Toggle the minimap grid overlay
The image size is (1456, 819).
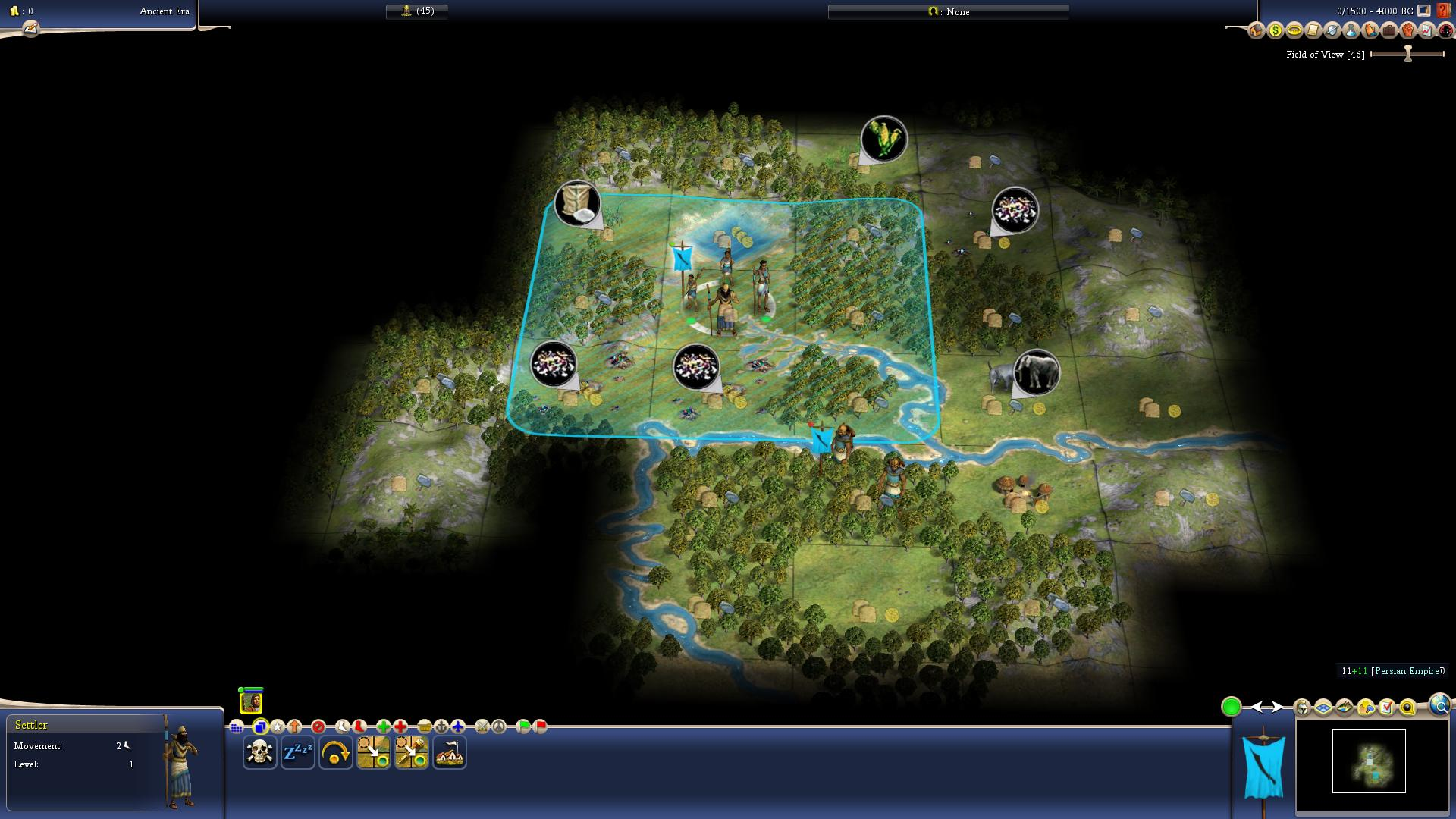tap(1322, 708)
